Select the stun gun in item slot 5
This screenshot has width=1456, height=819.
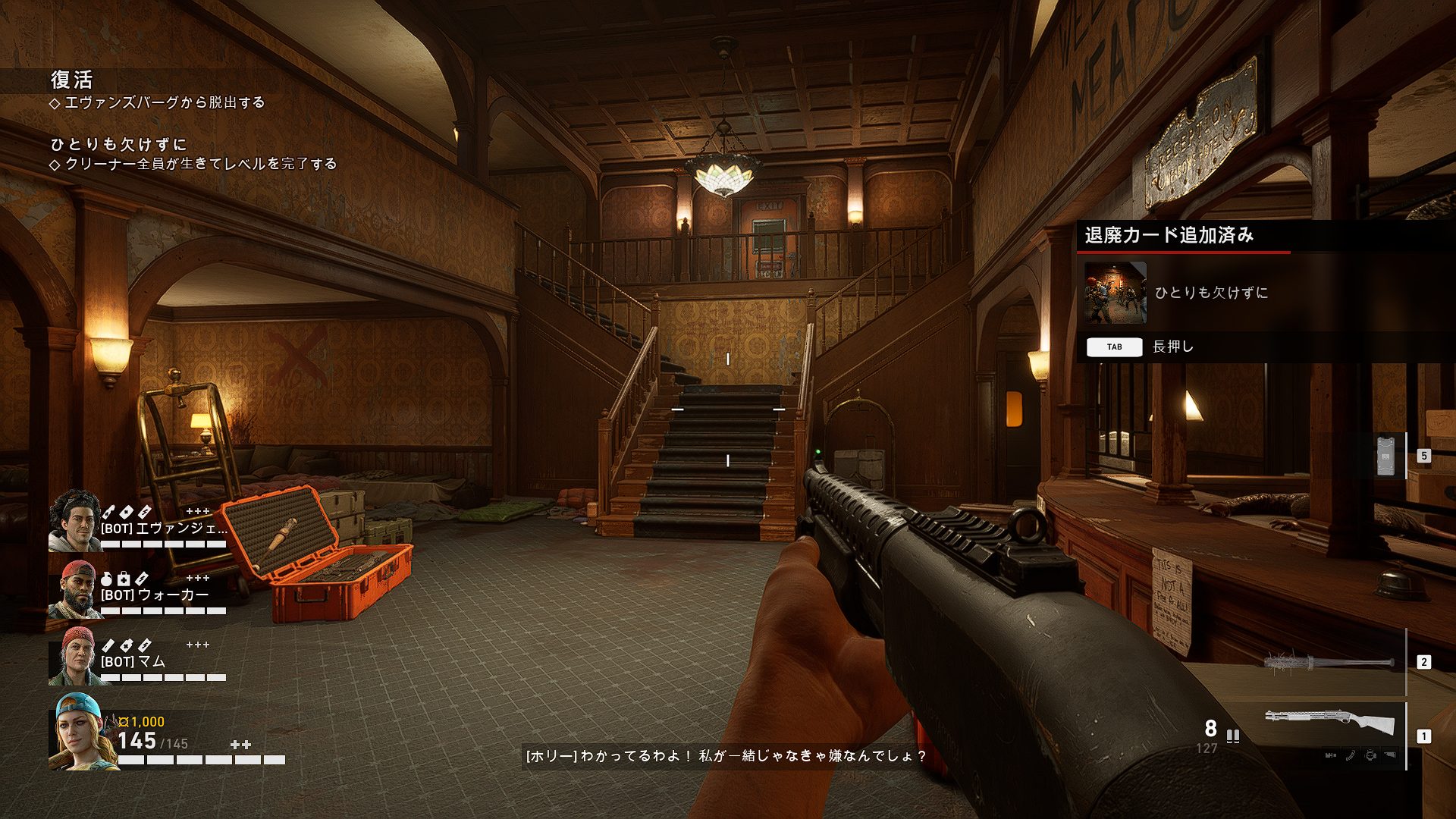[x=1385, y=456]
